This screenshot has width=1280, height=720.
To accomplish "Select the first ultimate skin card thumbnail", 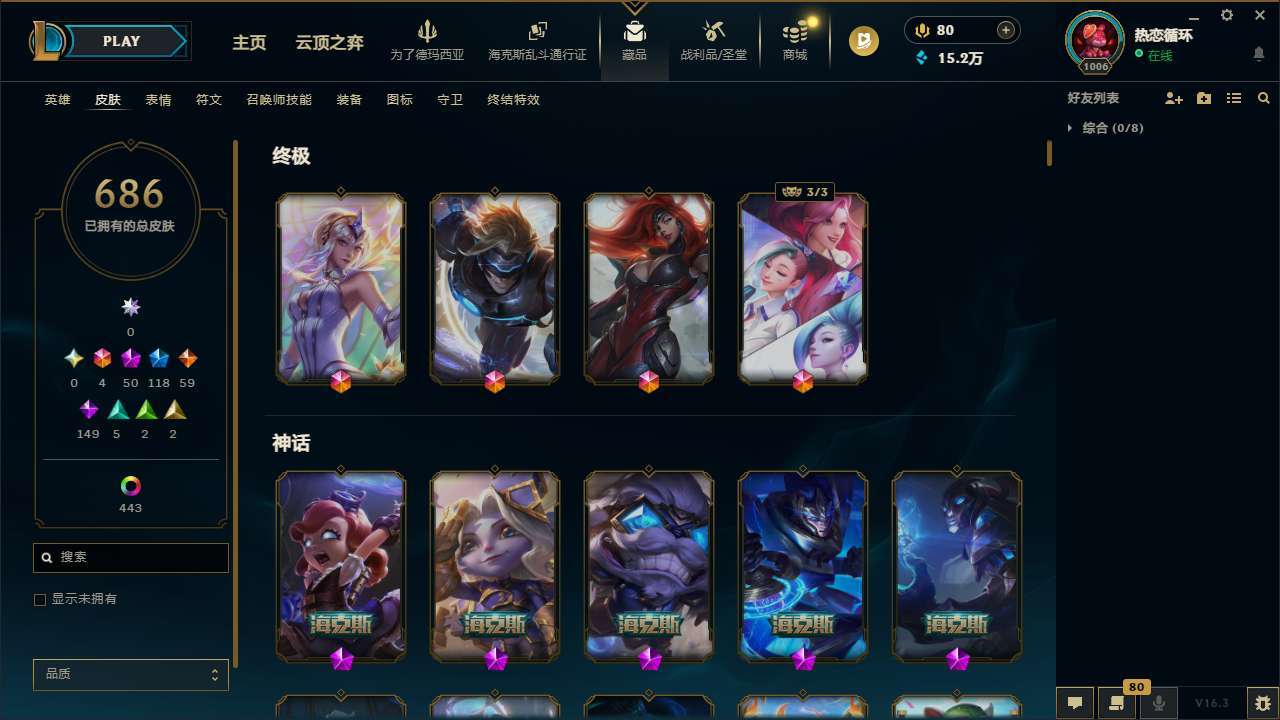I will [x=340, y=288].
